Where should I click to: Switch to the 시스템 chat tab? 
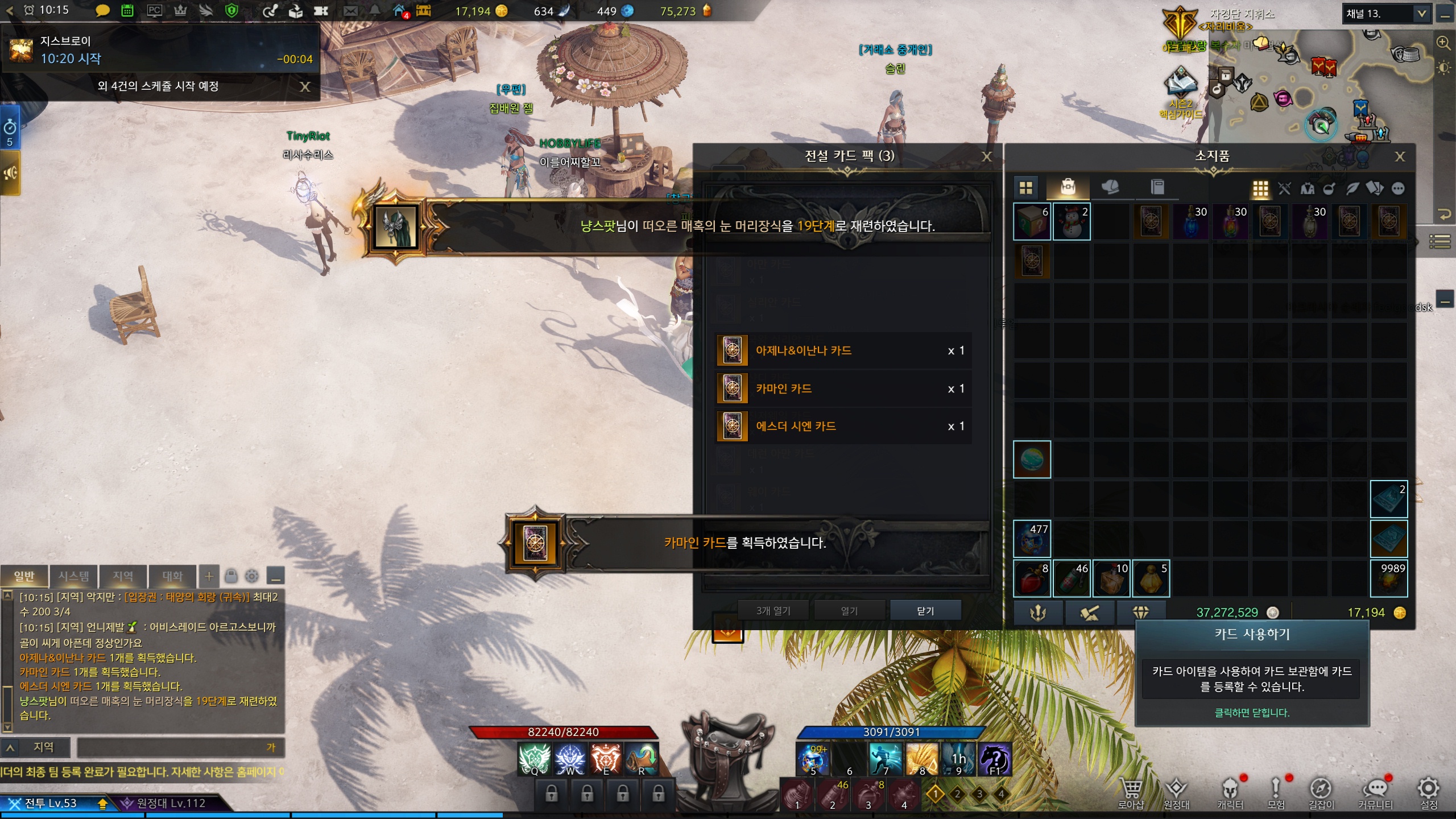(74, 576)
